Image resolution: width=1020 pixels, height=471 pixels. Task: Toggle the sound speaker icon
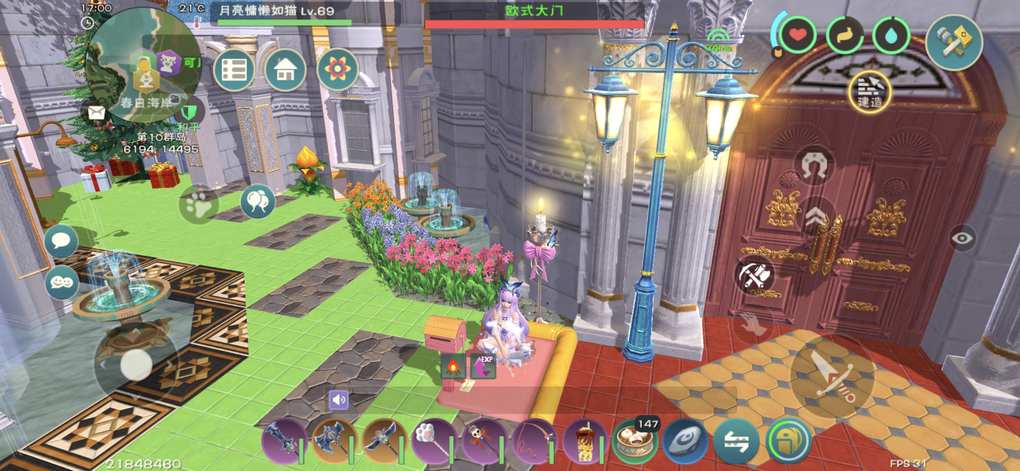(338, 400)
